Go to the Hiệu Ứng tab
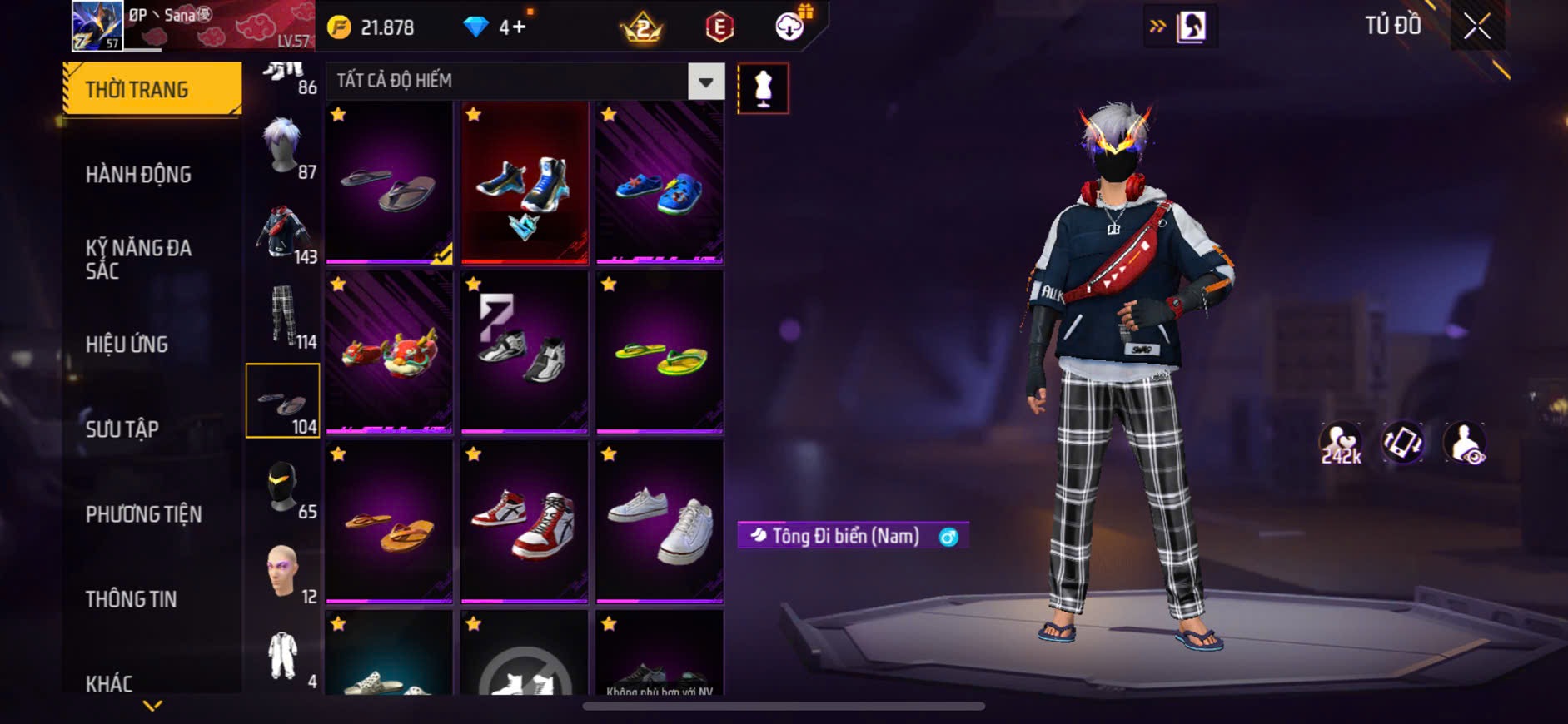 127,345
